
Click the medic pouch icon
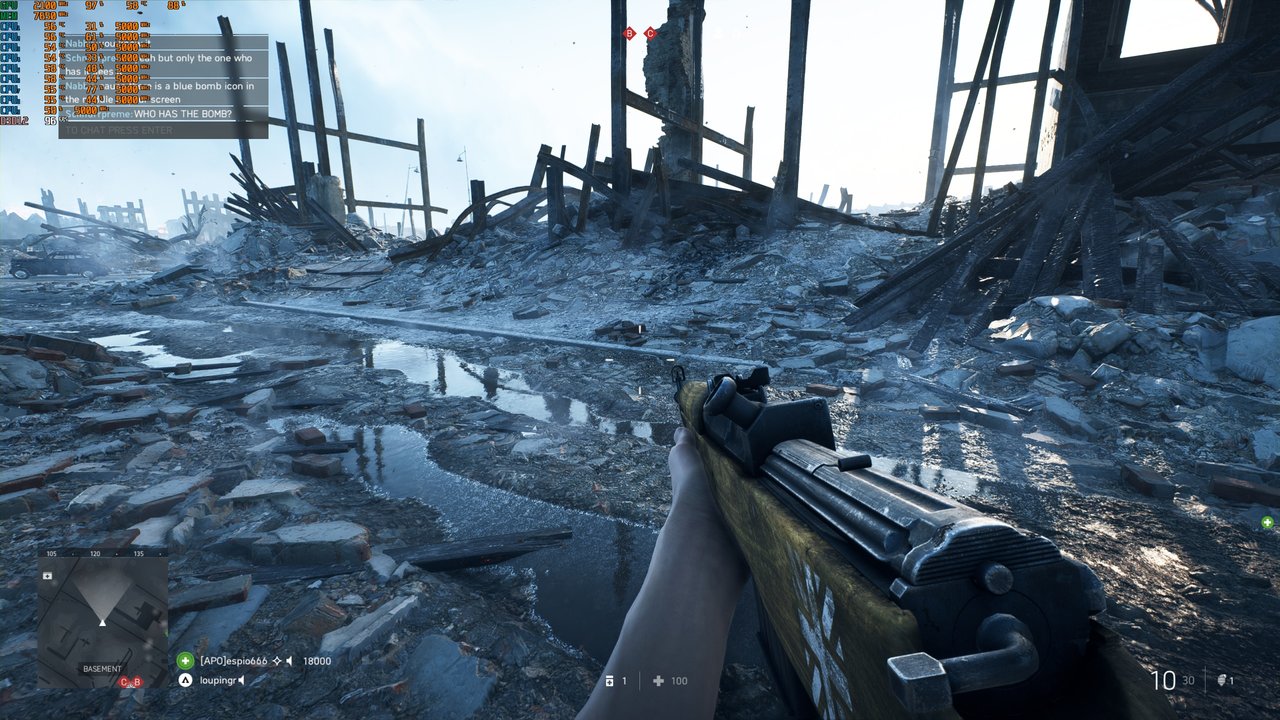[610, 681]
